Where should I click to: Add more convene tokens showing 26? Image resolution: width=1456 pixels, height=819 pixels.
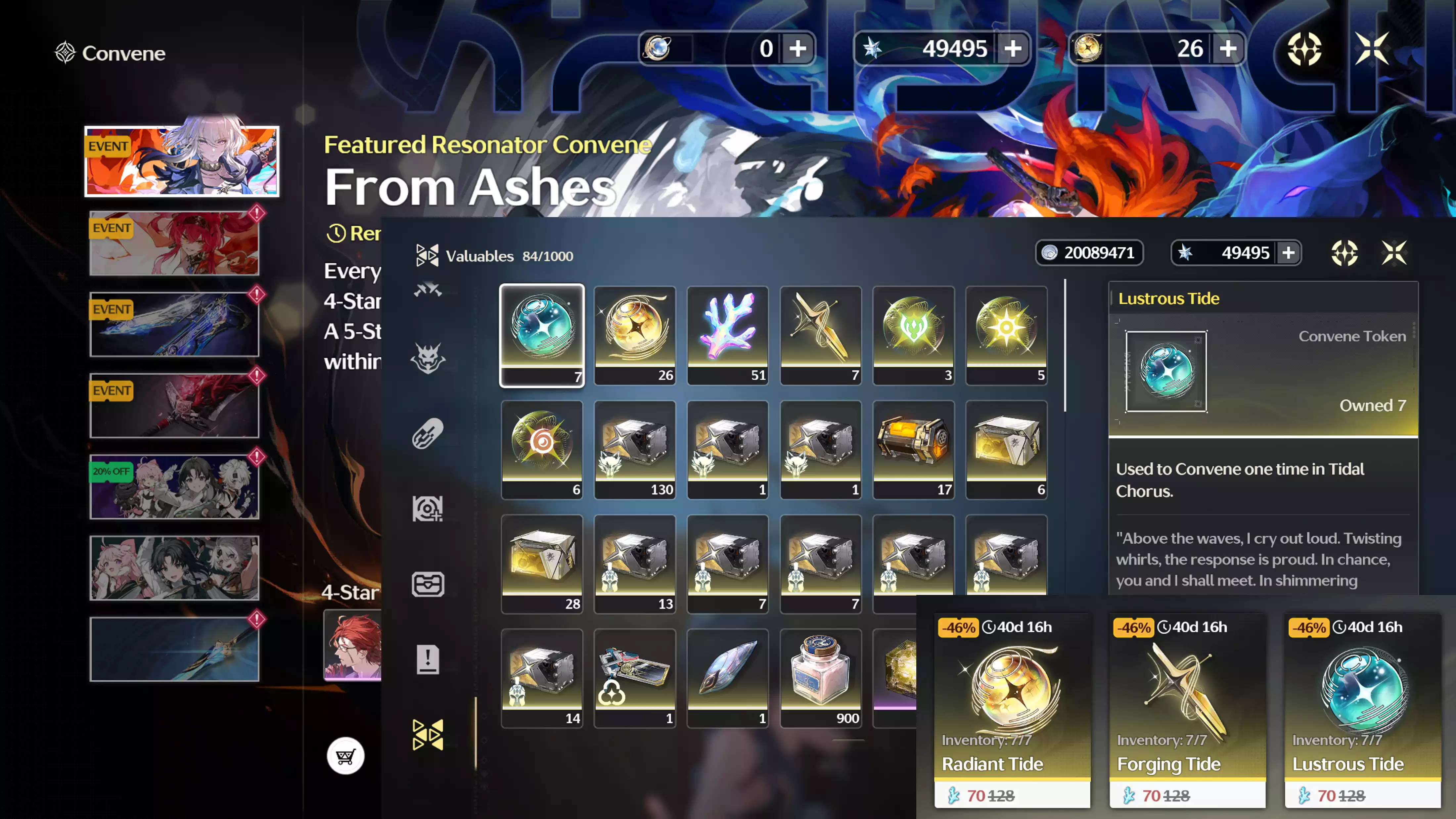point(1228,49)
